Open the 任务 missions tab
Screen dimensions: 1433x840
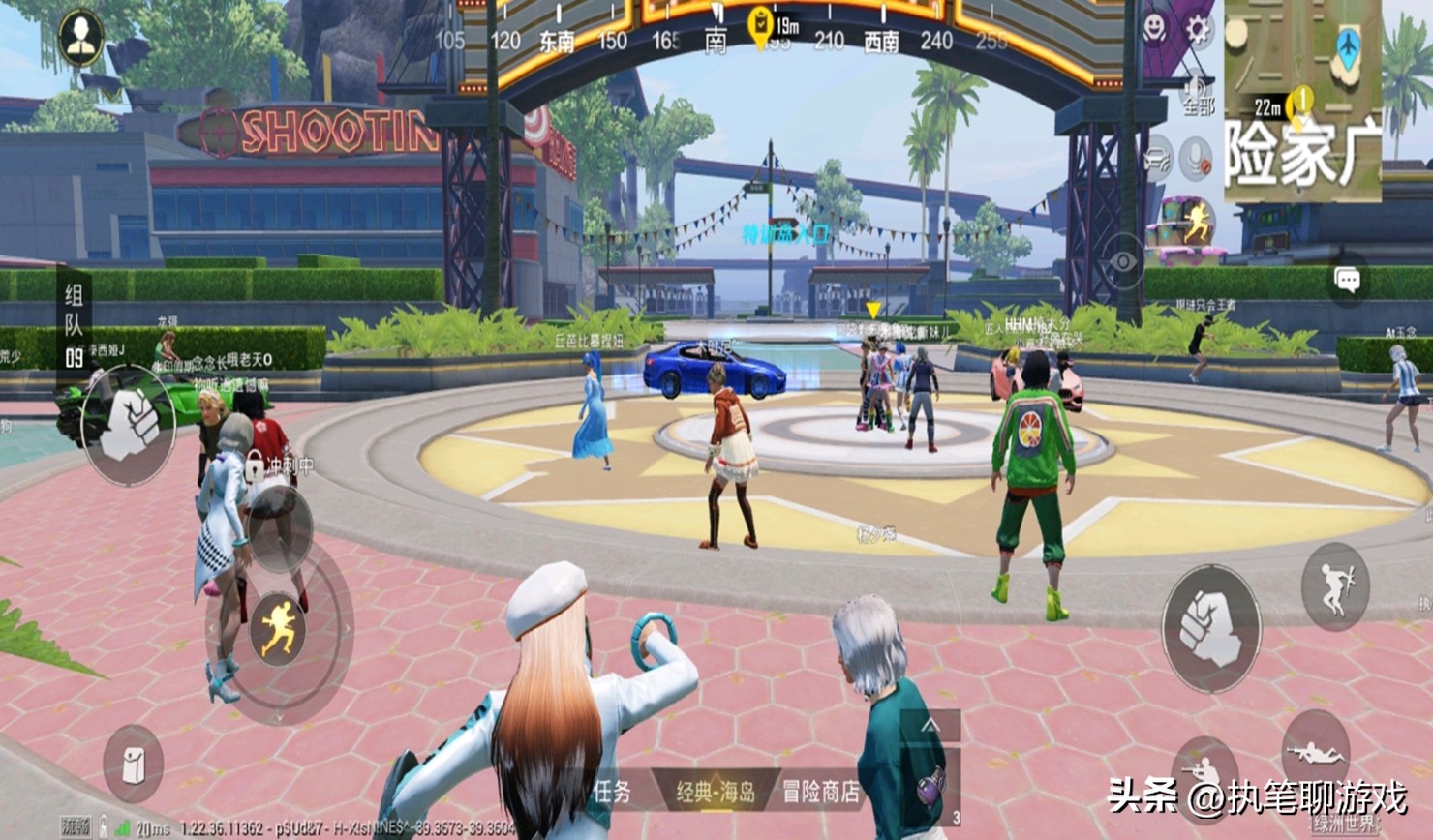(613, 793)
